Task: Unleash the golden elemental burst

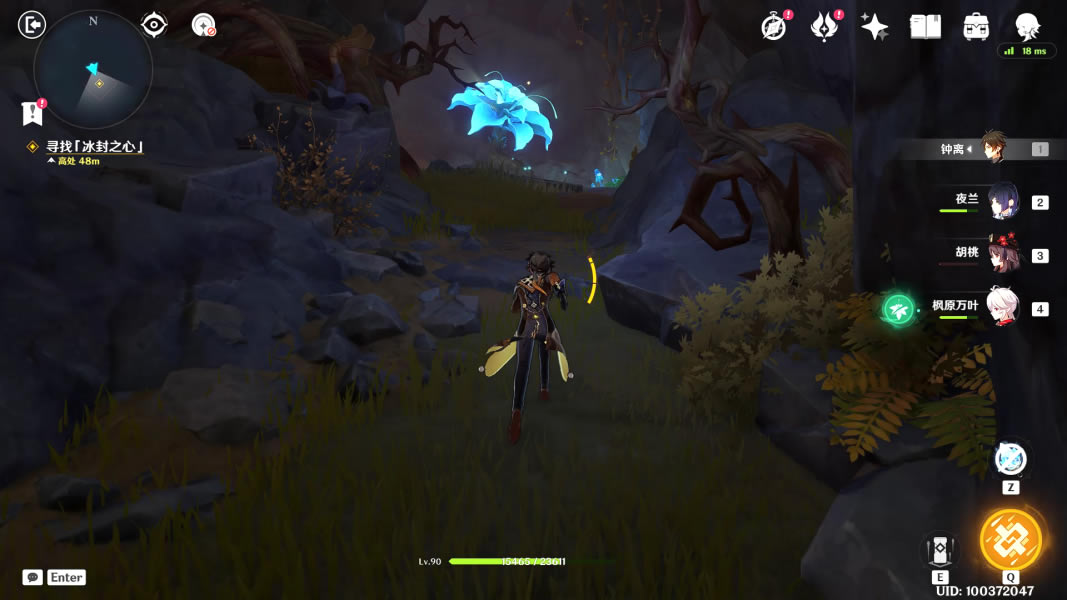Action: [1011, 540]
